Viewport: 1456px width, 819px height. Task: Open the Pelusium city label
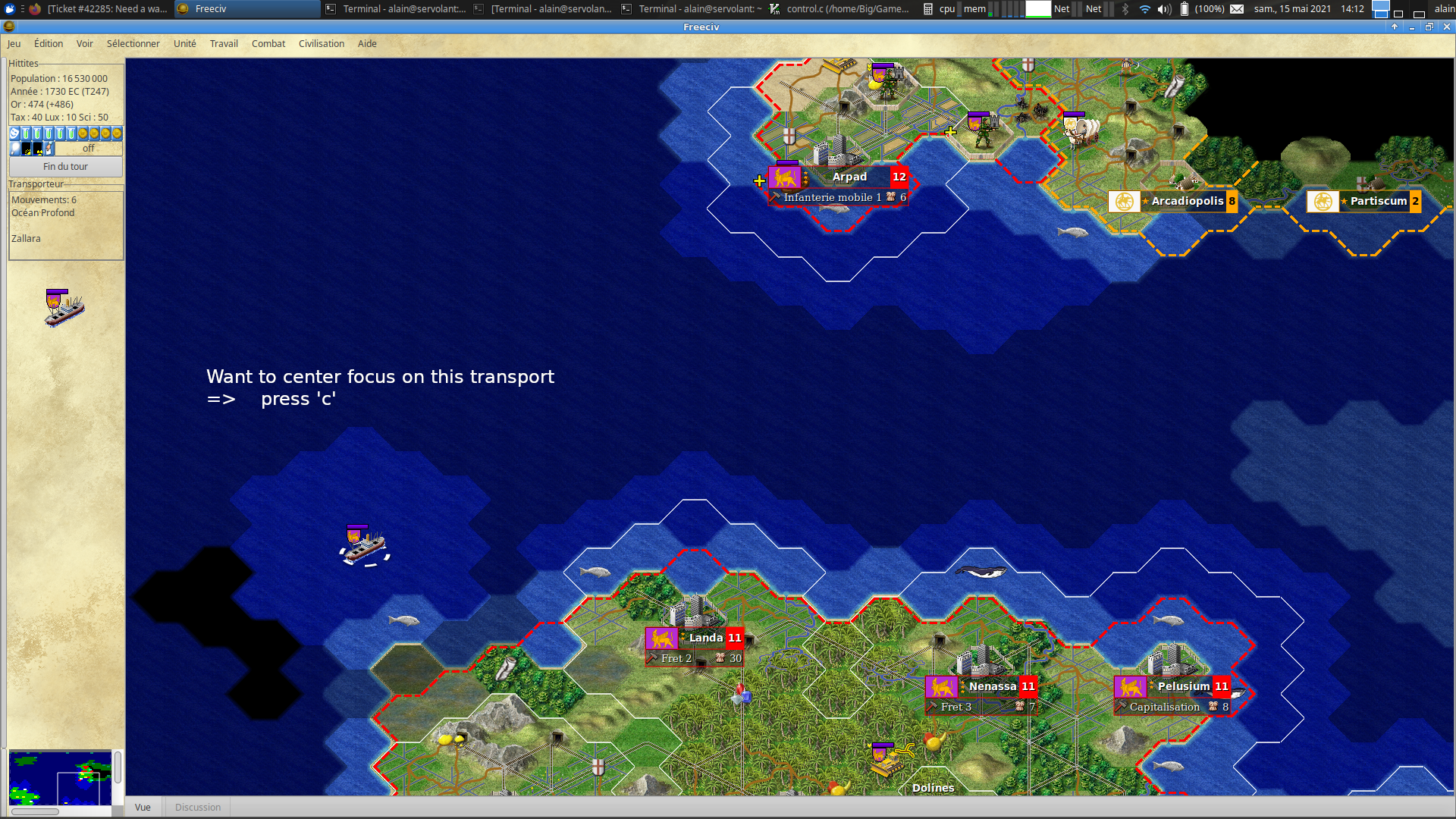click(x=1183, y=687)
